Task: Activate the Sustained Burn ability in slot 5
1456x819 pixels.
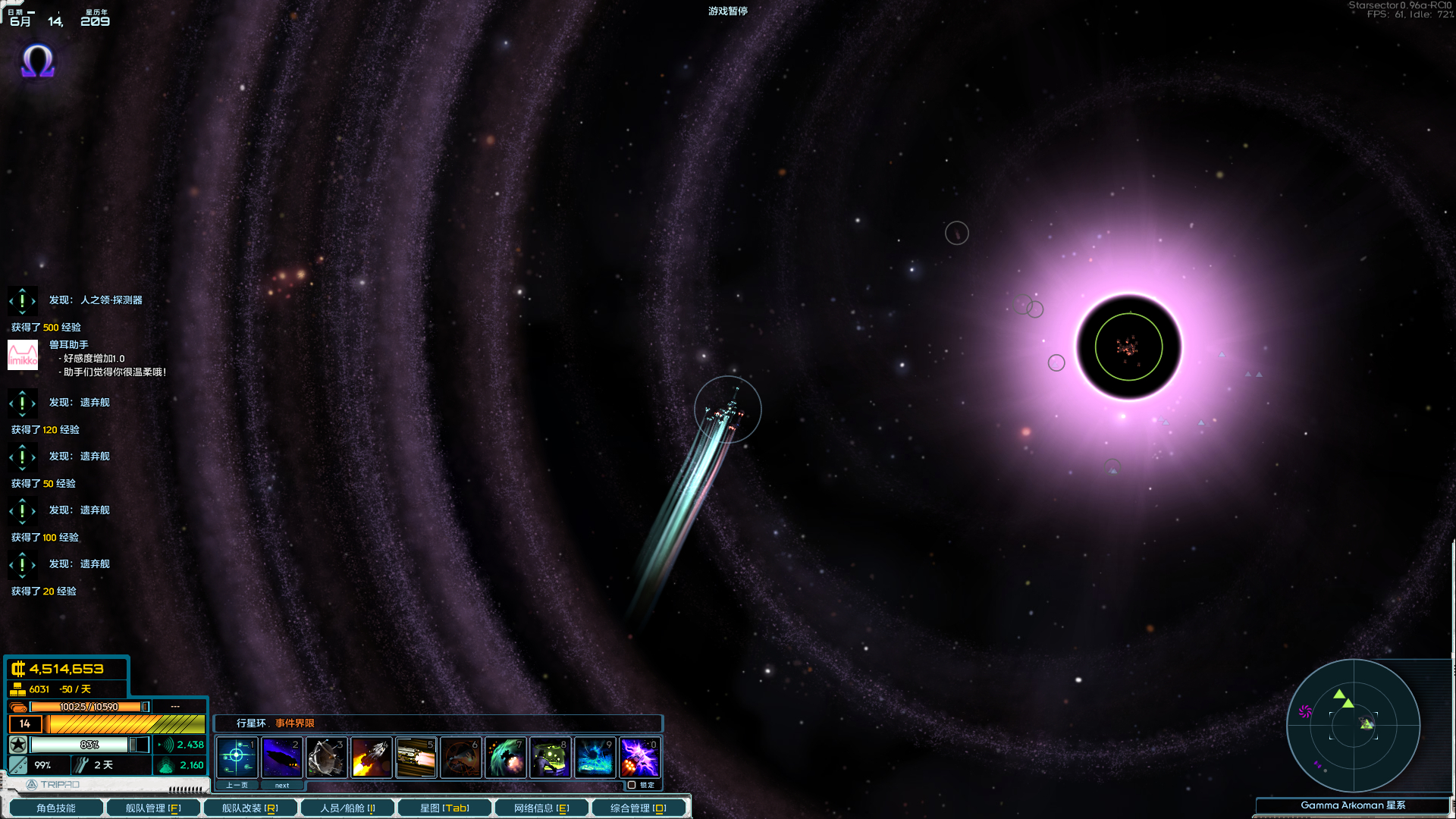Action: [x=416, y=757]
